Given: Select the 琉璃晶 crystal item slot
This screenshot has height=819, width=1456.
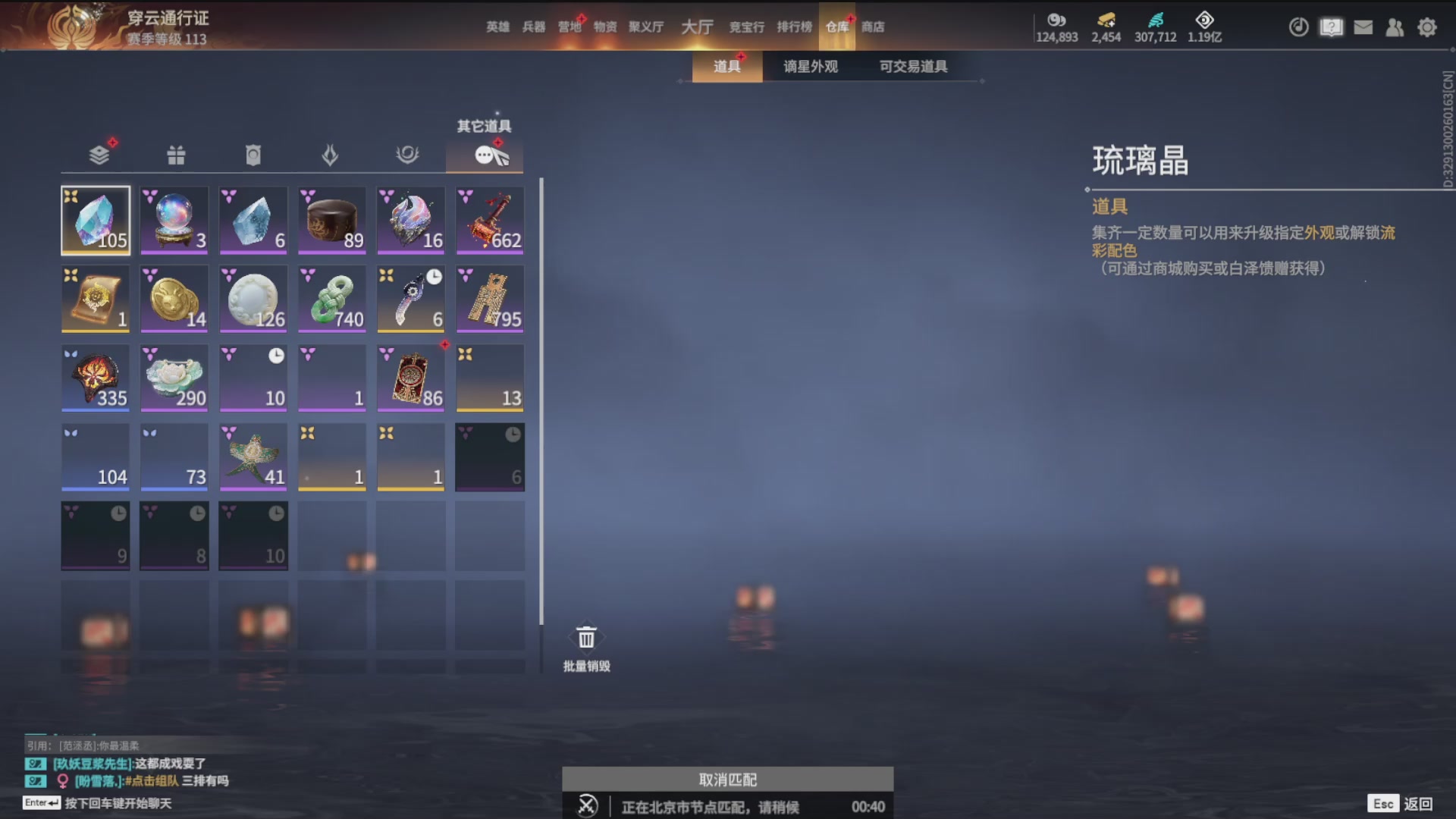Looking at the screenshot, I should click(x=96, y=221).
